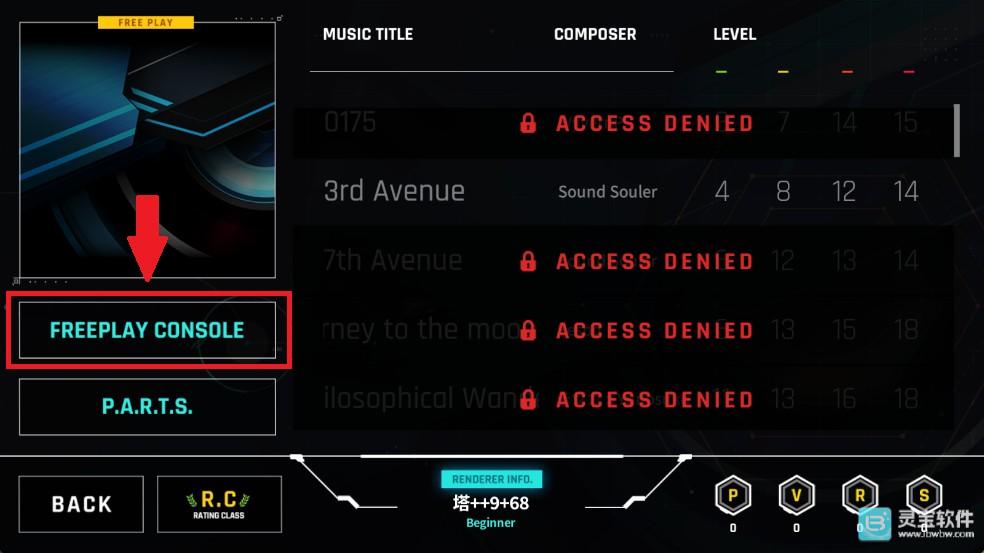The image size is (984, 553).
Task: Select the 3rd Avenue song row
Action: pyautogui.click(x=620, y=191)
